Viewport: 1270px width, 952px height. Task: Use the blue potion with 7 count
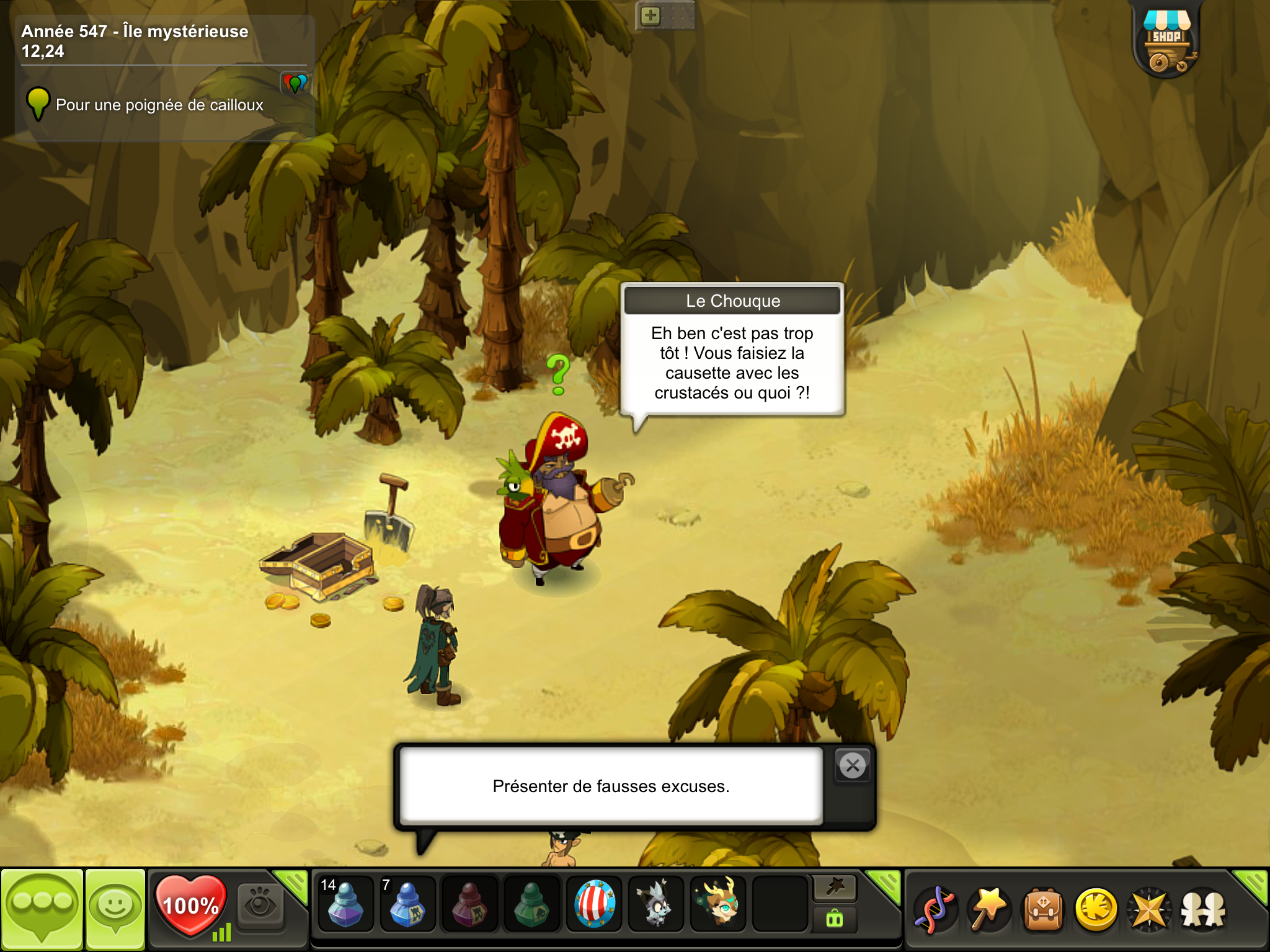pos(407,904)
